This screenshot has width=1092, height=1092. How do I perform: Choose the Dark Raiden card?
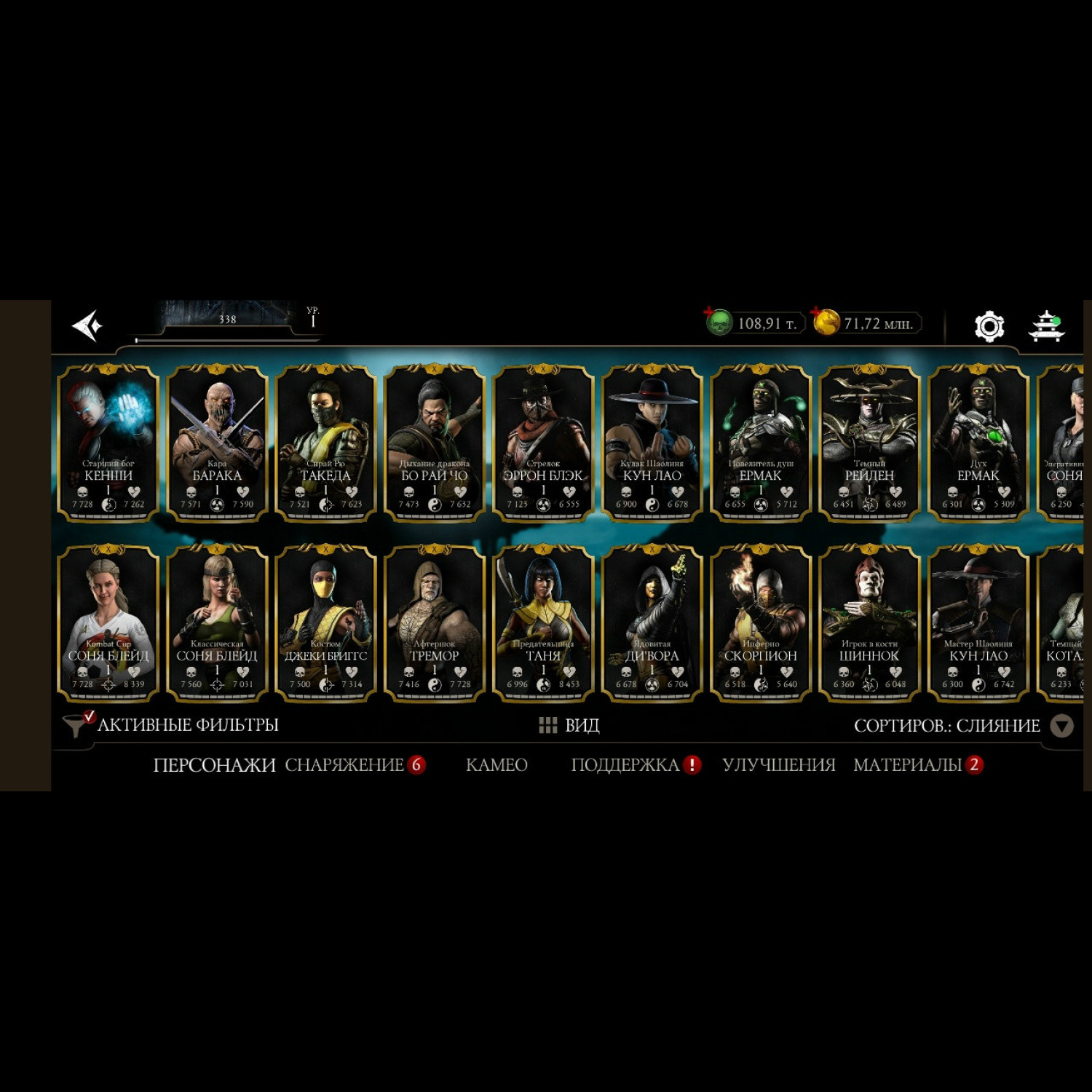(869, 443)
